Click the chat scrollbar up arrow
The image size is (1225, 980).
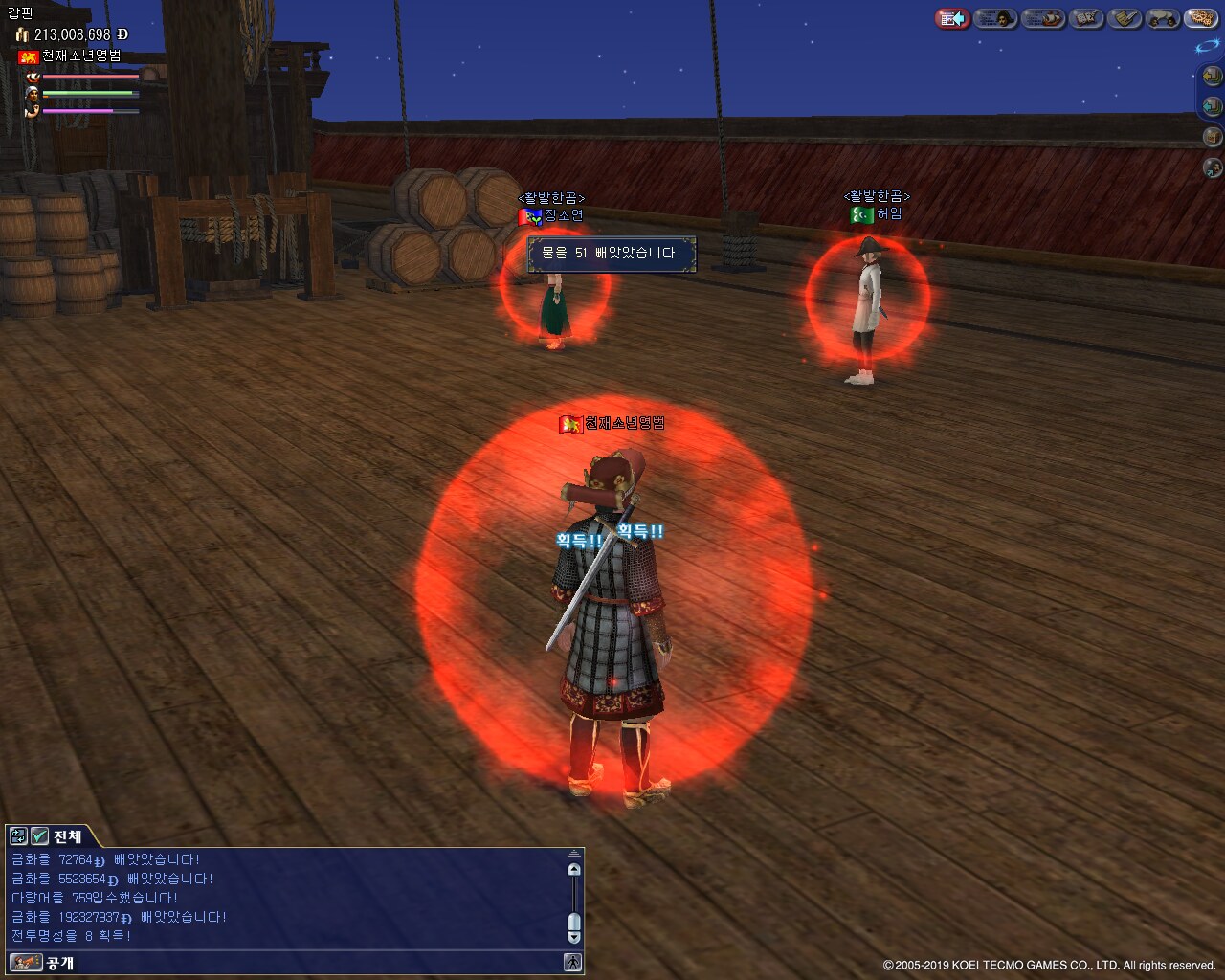click(x=574, y=869)
